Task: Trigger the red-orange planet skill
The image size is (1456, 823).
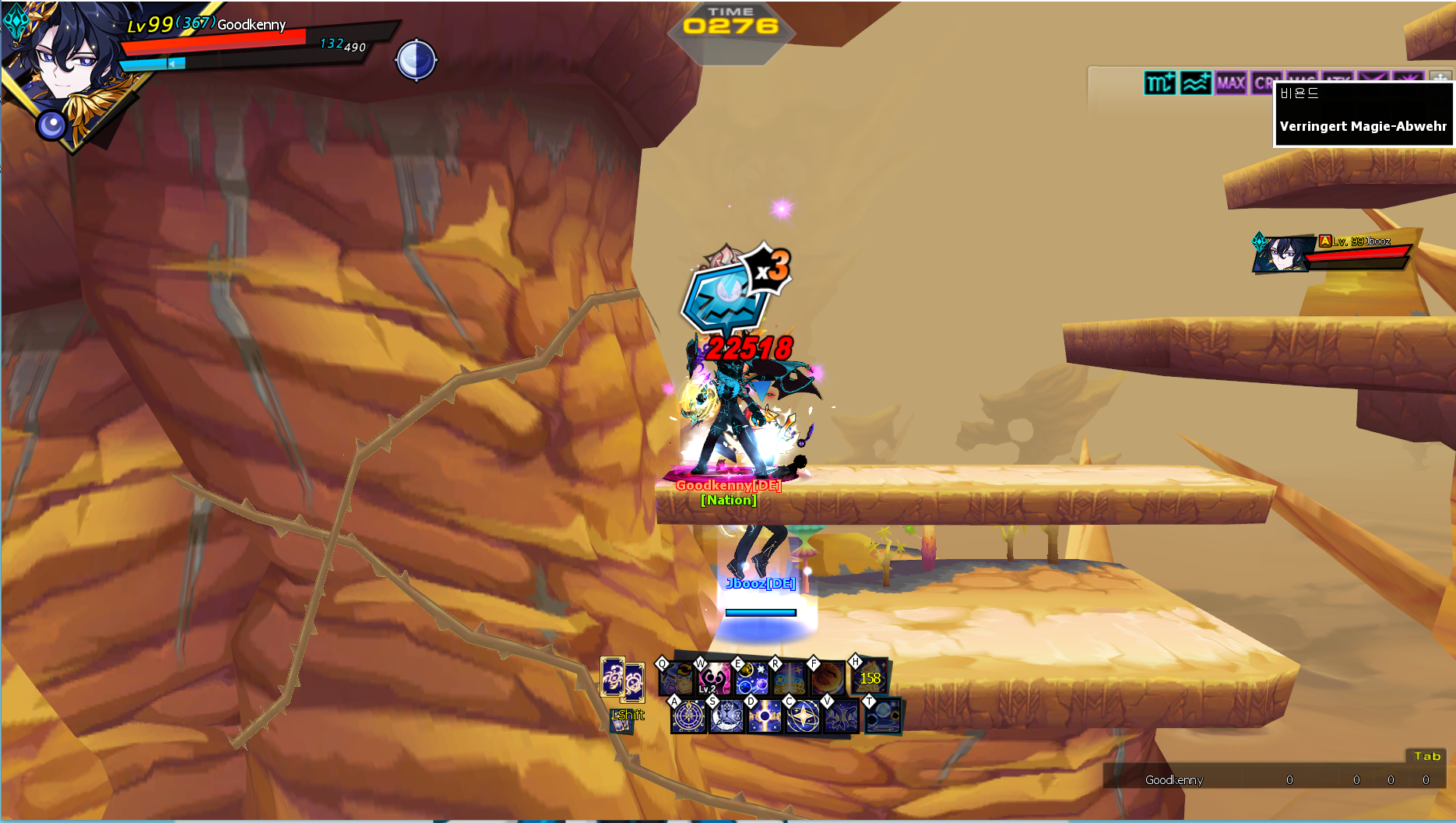Action: click(x=827, y=679)
